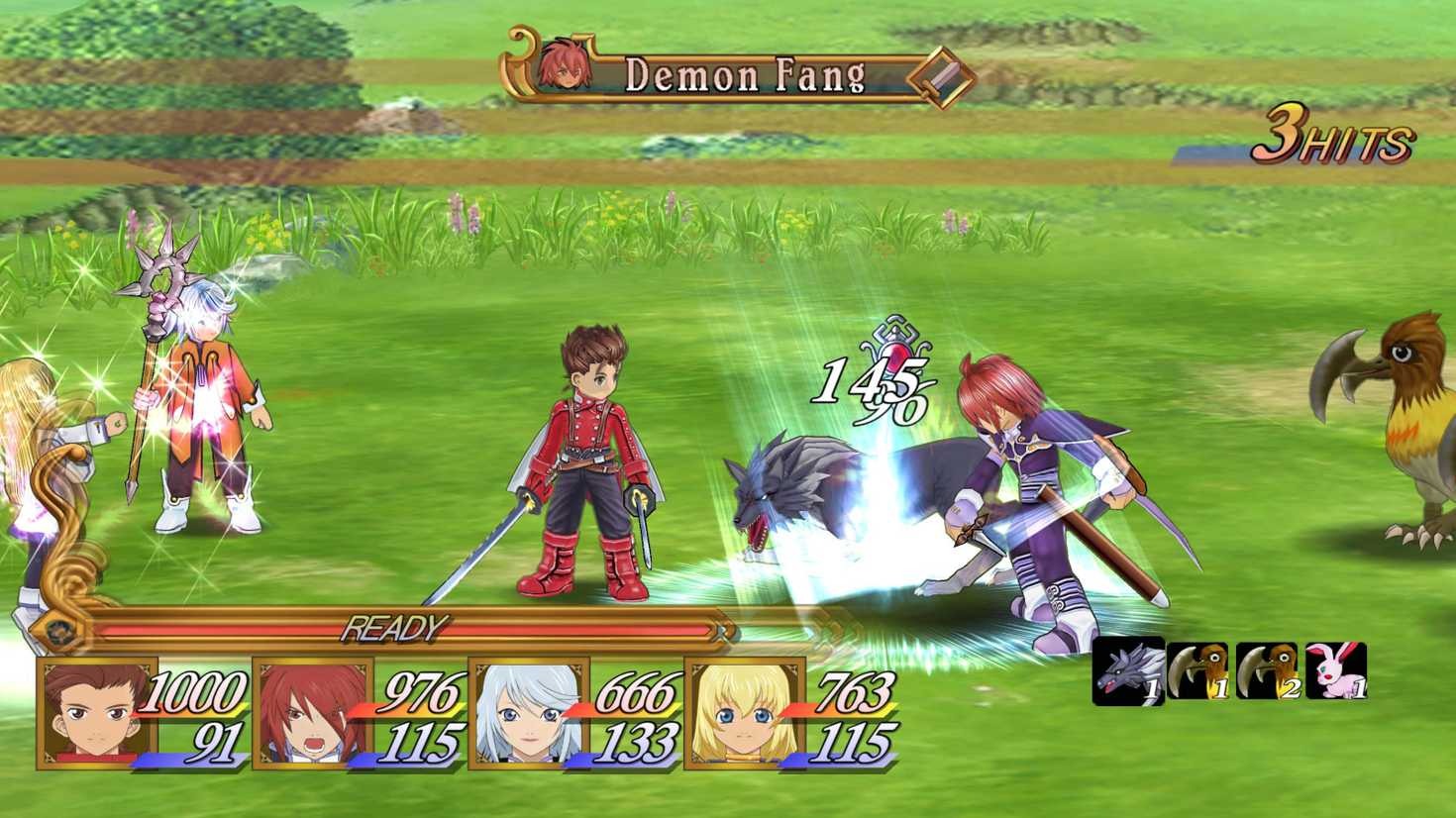This screenshot has height=818, width=1456.
Task: Target the wolf enemy icon
Action: (1127, 672)
